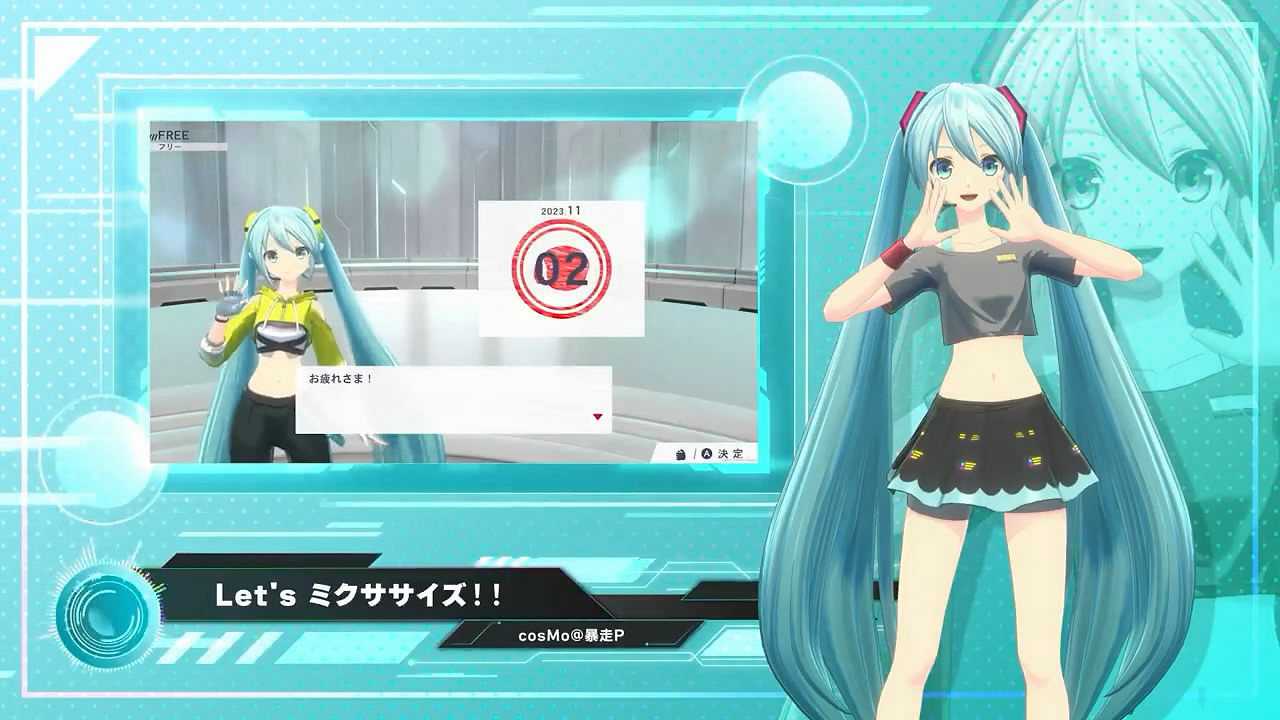Click the red advance triangle in the dialog

pyautogui.click(x=598, y=416)
